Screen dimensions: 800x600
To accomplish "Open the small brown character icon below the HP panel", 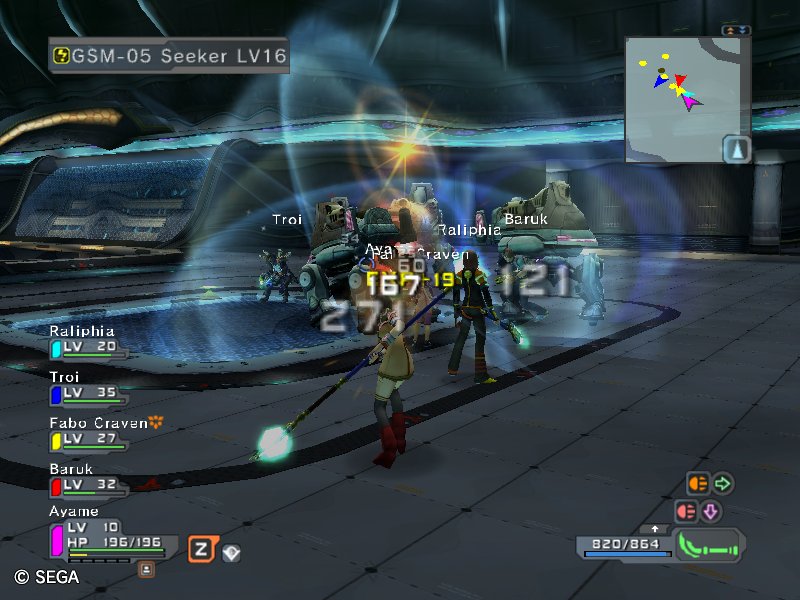I will tap(146, 569).
